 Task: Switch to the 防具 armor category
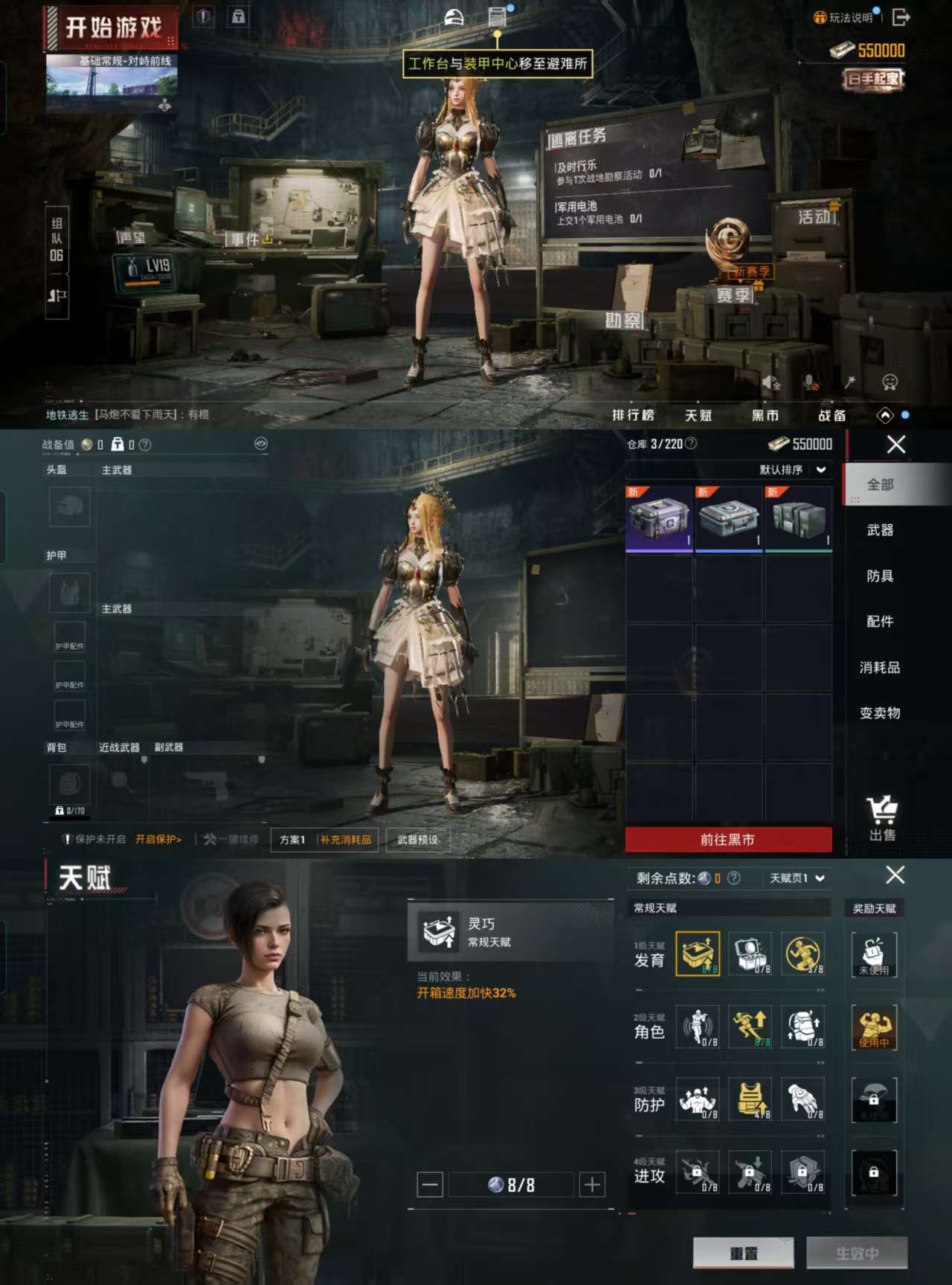pos(880,576)
